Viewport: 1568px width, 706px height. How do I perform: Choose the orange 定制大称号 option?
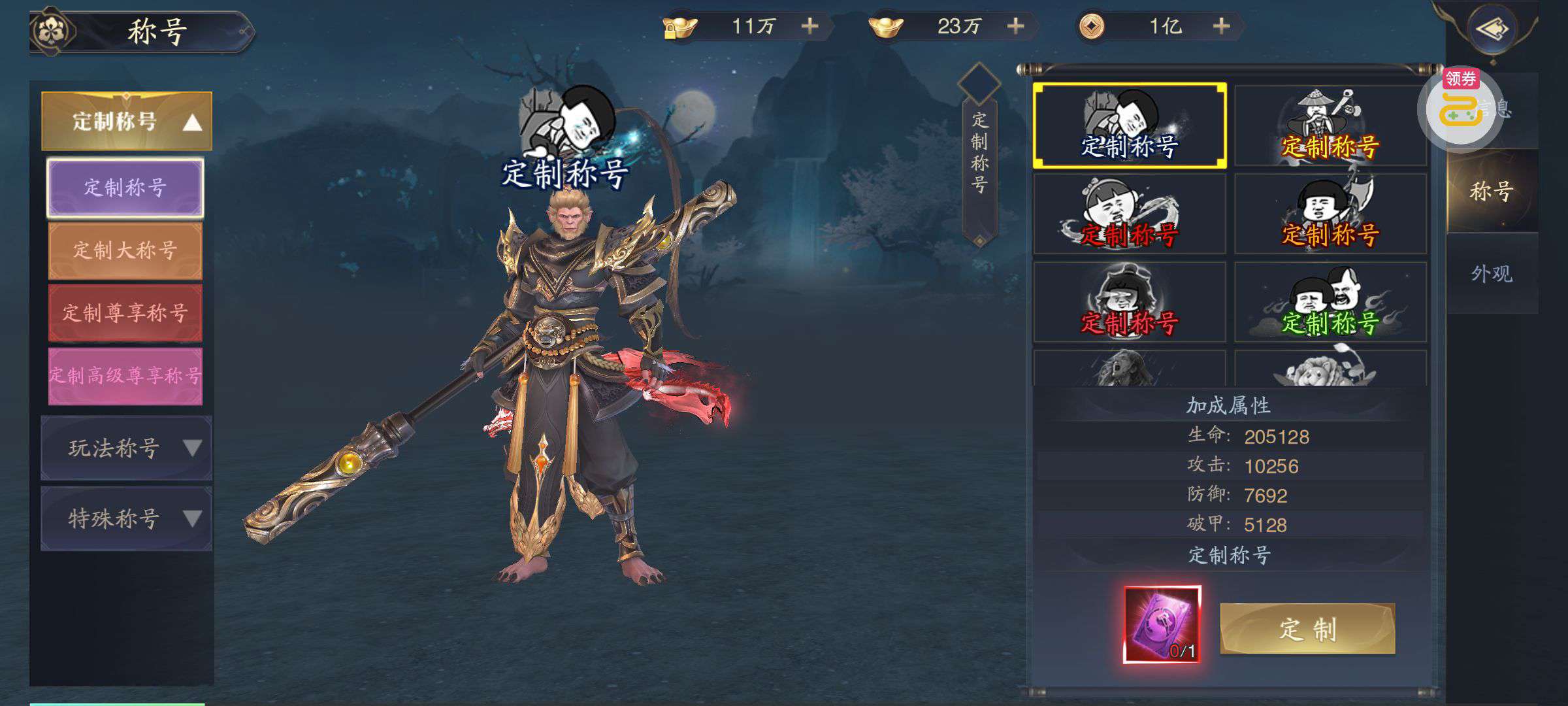[125, 250]
